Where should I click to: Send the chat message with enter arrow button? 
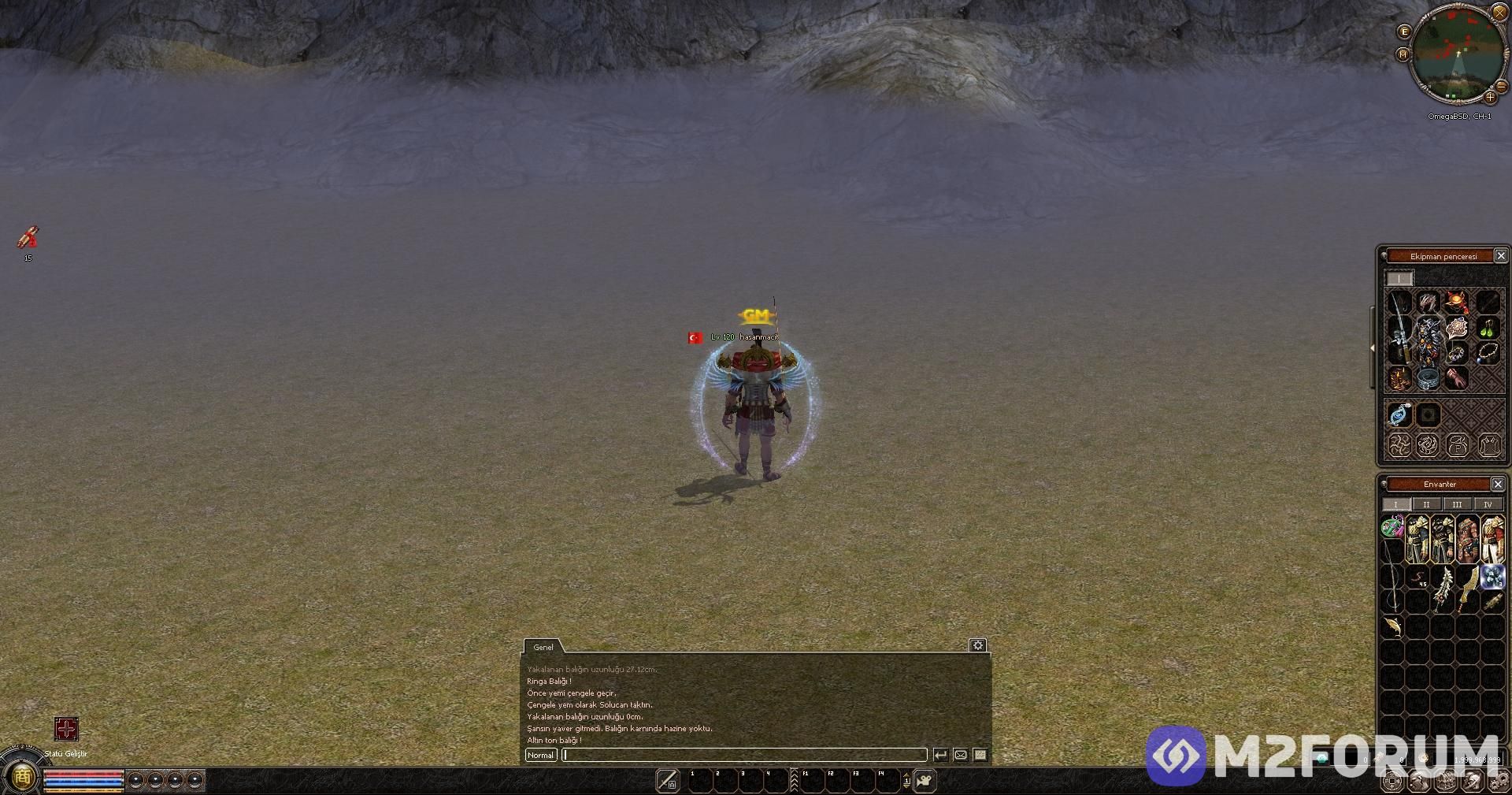click(x=940, y=755)
